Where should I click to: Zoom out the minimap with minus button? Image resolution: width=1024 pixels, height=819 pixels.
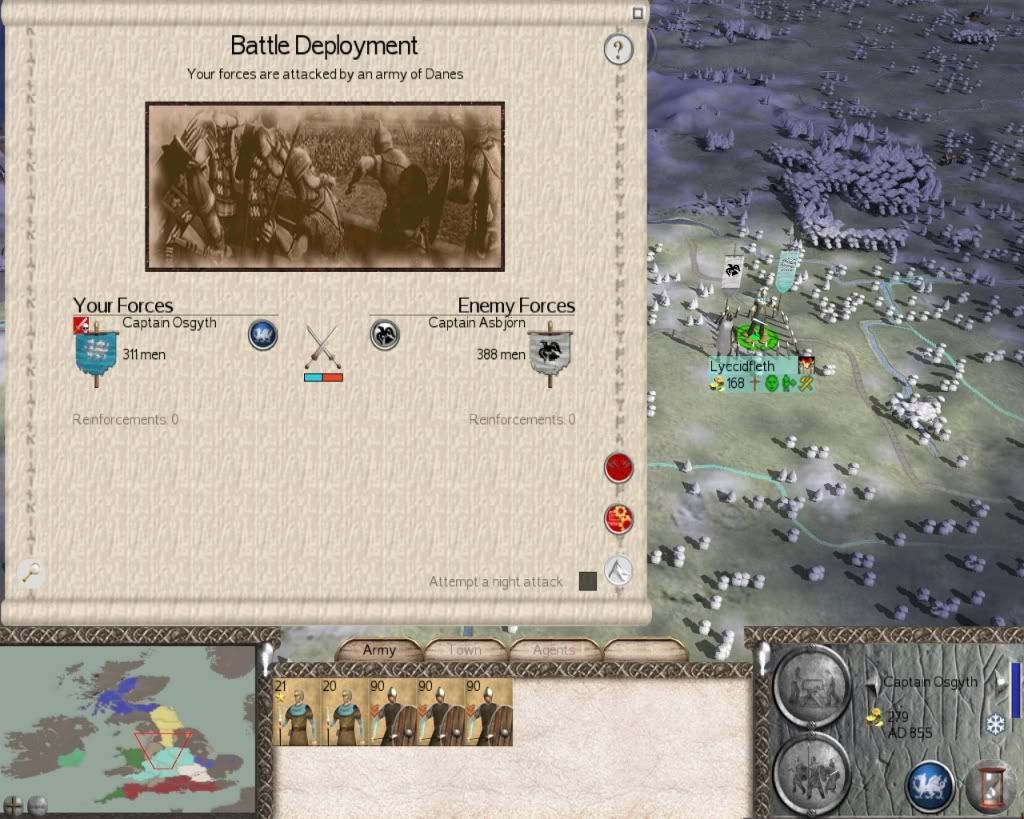(x=37, y=804)
